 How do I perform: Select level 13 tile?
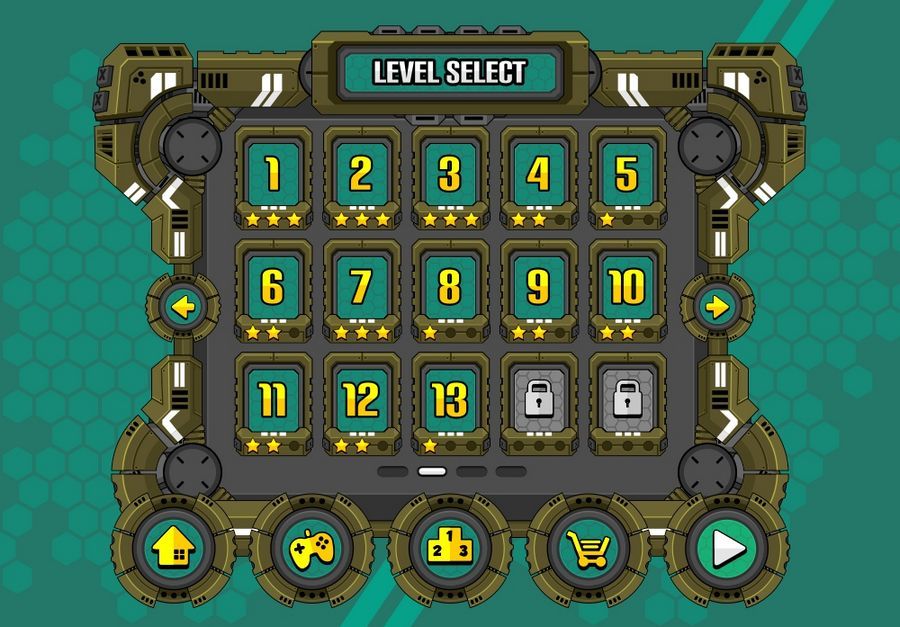click(450, 400)
